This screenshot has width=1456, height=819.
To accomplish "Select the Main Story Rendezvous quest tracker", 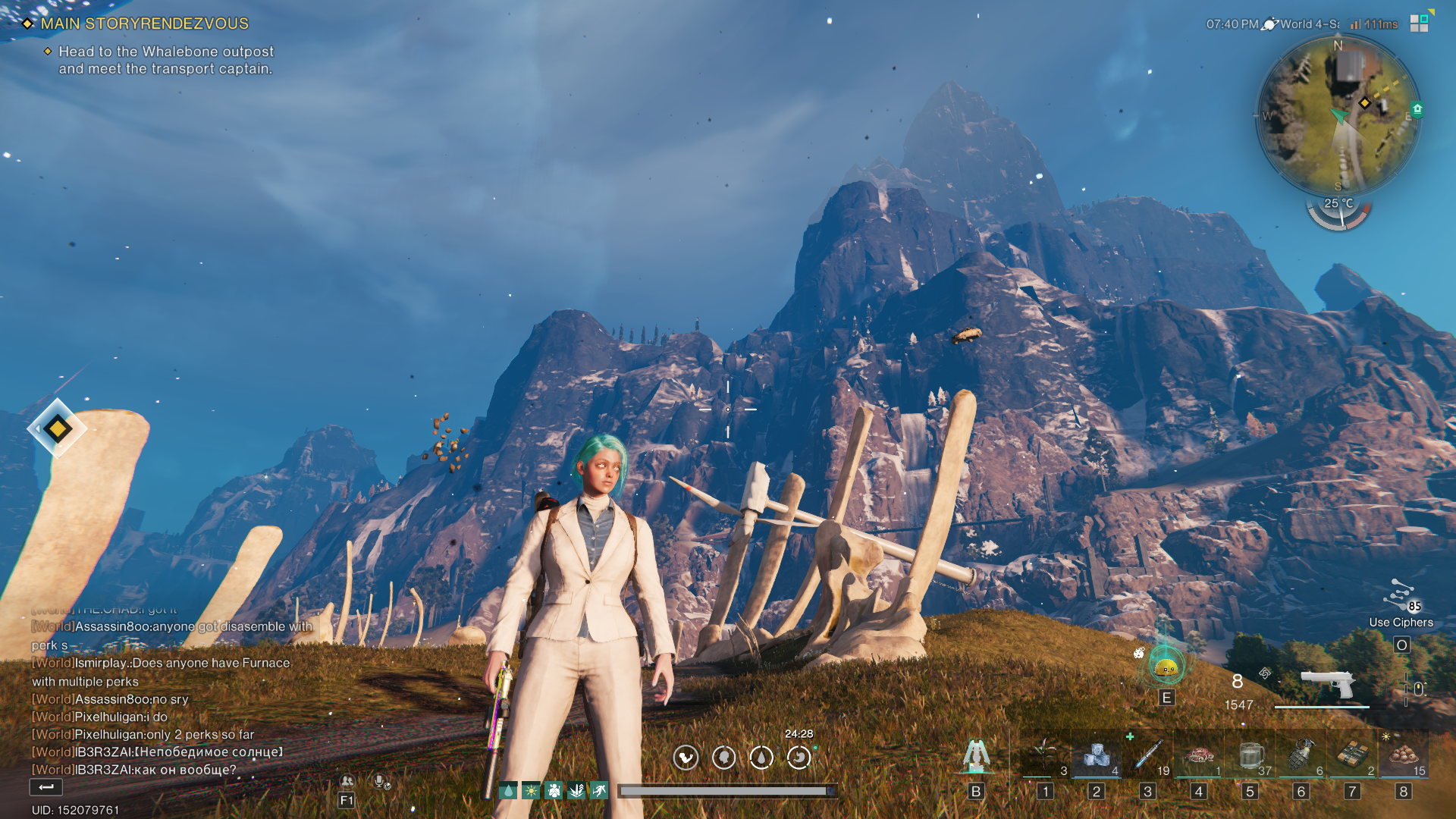I will [x=144, y=24].
